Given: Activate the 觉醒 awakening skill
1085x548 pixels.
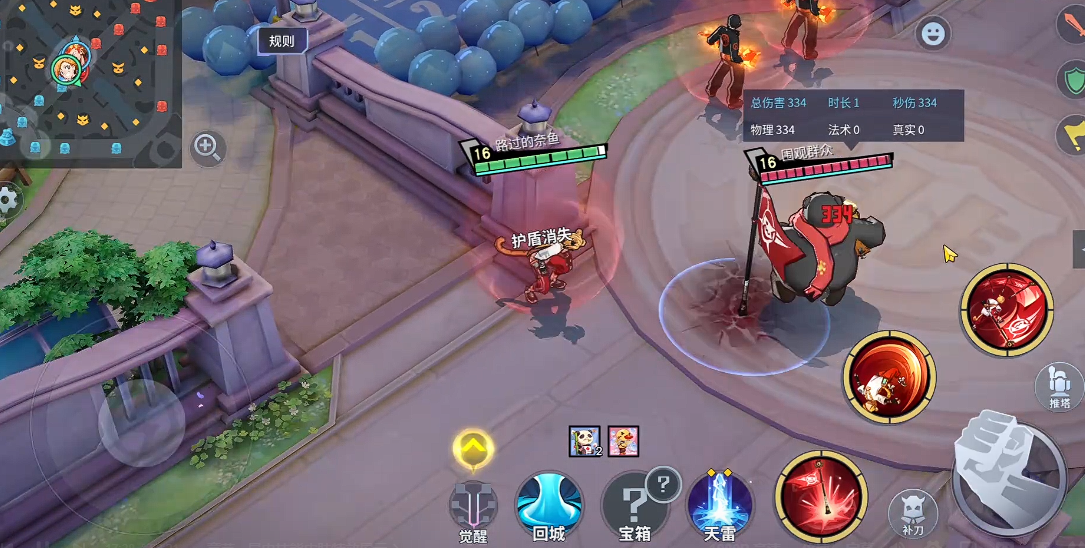Looking at the screenshot, I should click(473, 503).
